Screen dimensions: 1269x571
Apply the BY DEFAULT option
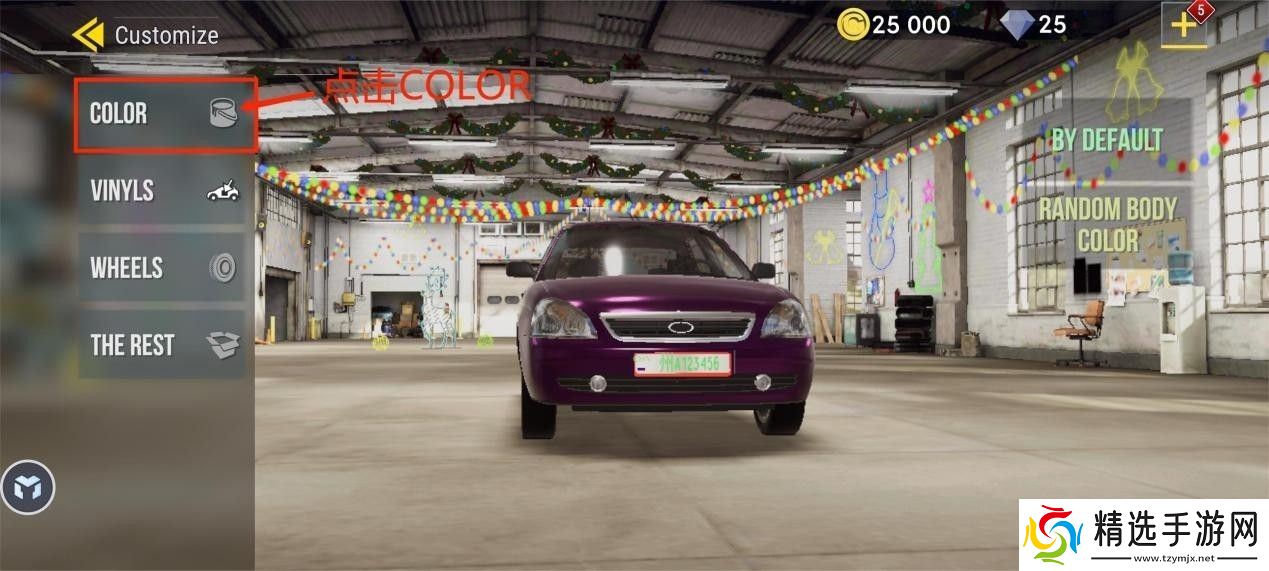1107,139
